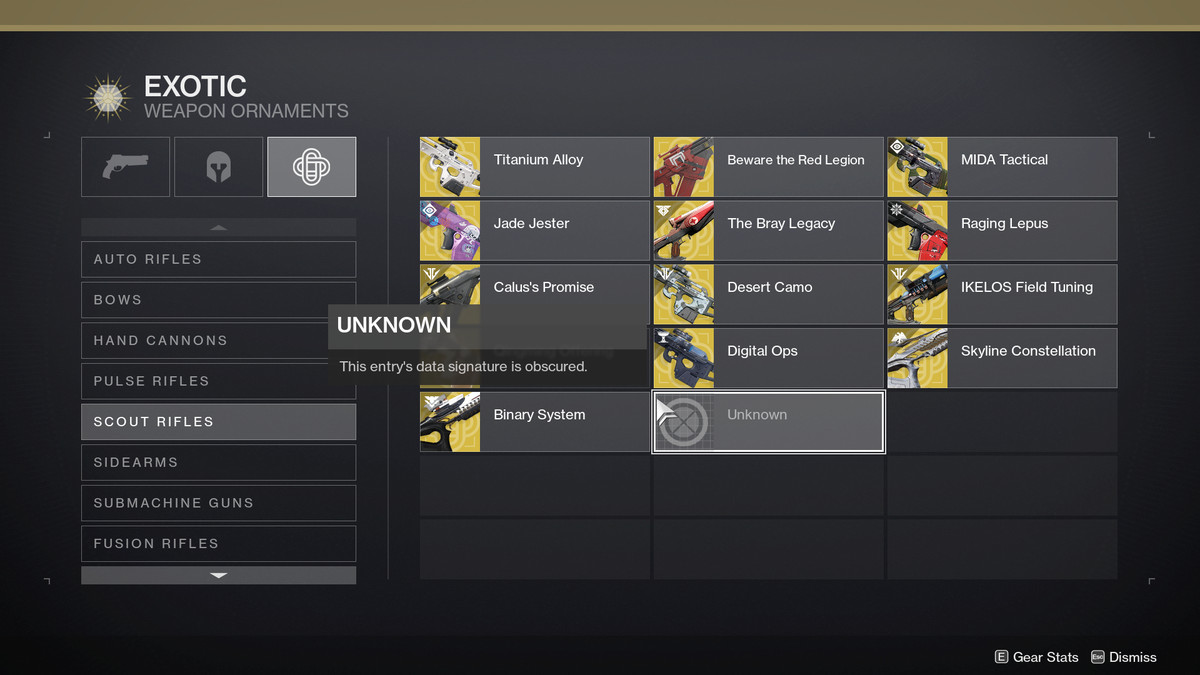Screen dimensions: 1200x675
Task: Choose the Digital Ops ornament
Action: point(768,359)
